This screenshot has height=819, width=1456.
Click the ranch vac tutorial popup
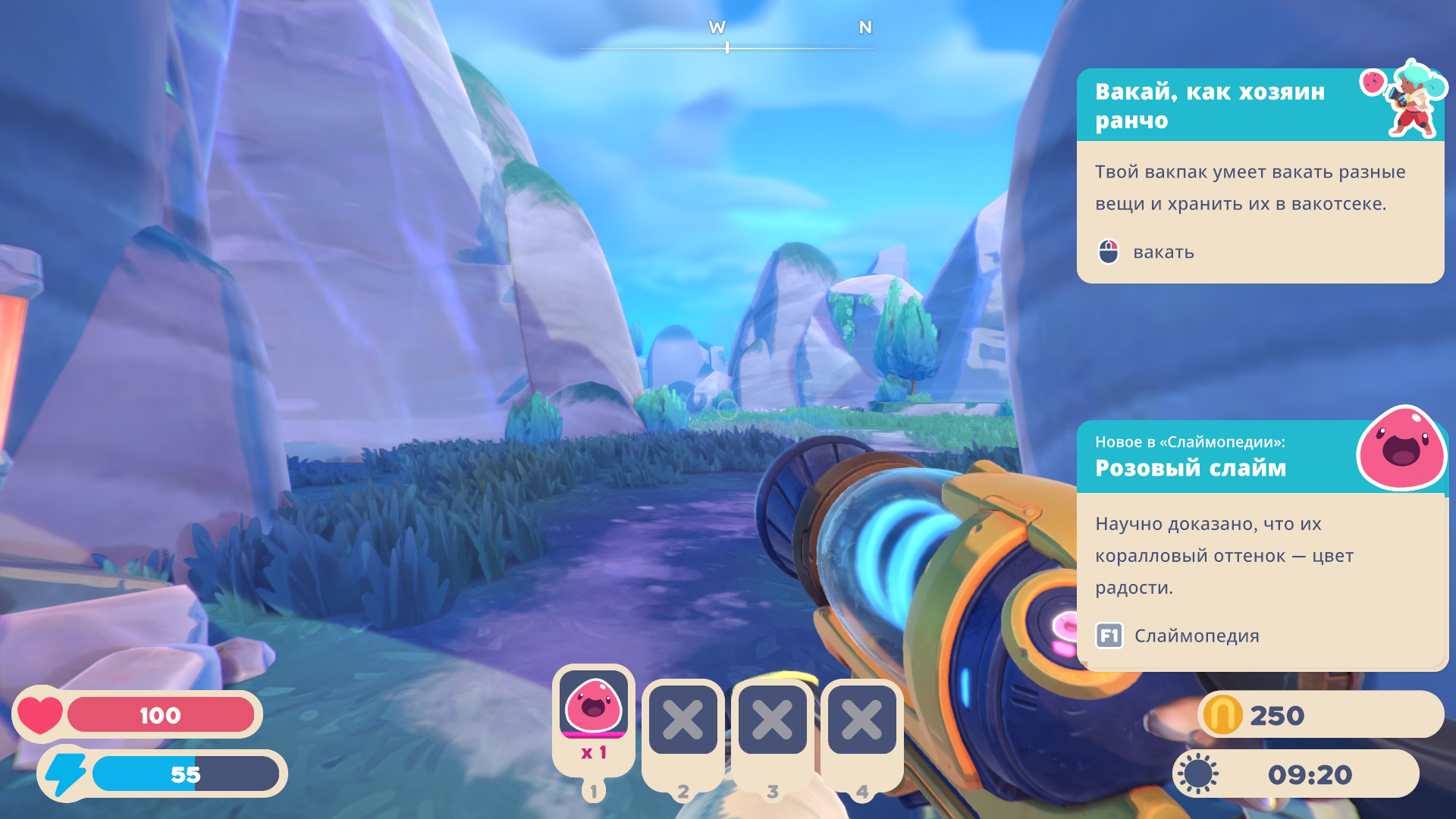click(1260, 176)
